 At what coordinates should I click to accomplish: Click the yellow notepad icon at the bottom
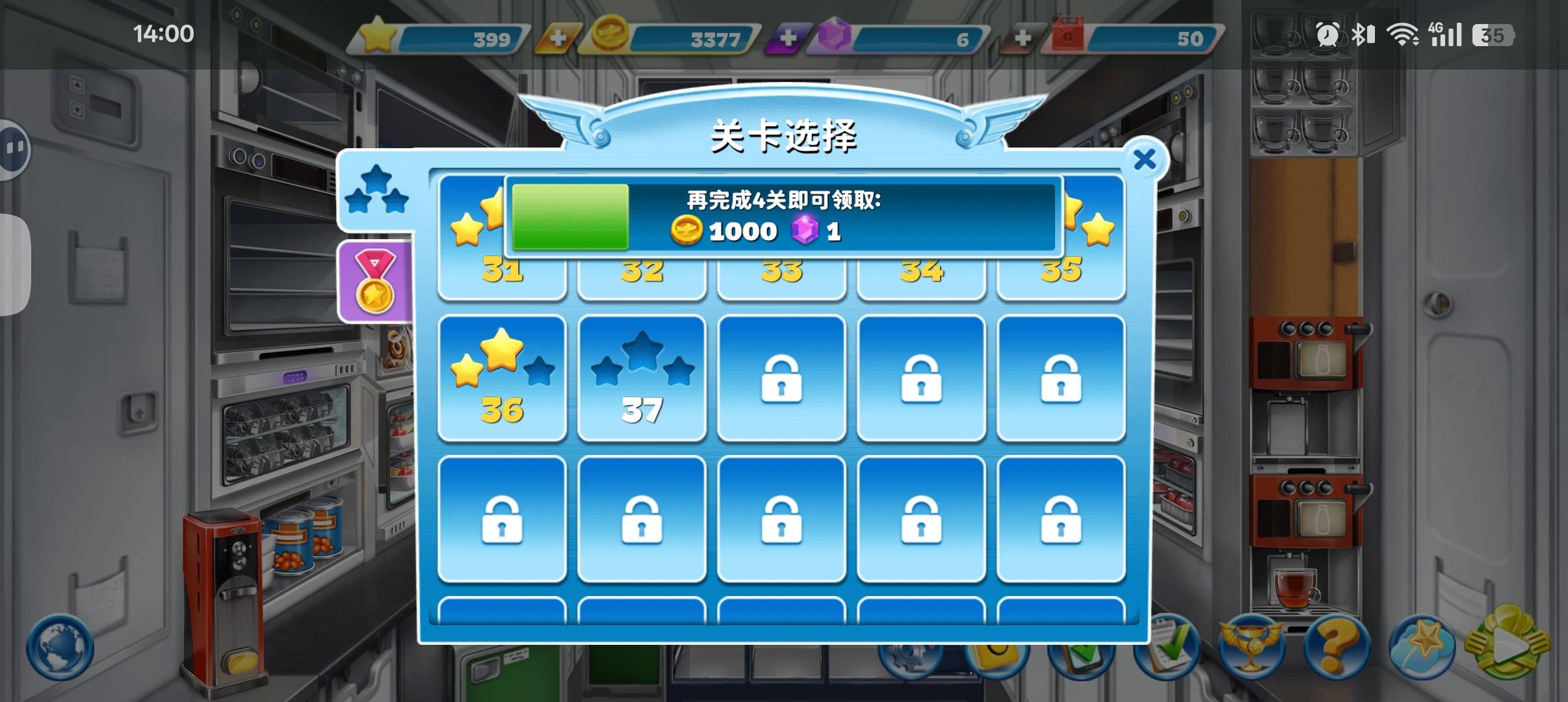(997, 658)
